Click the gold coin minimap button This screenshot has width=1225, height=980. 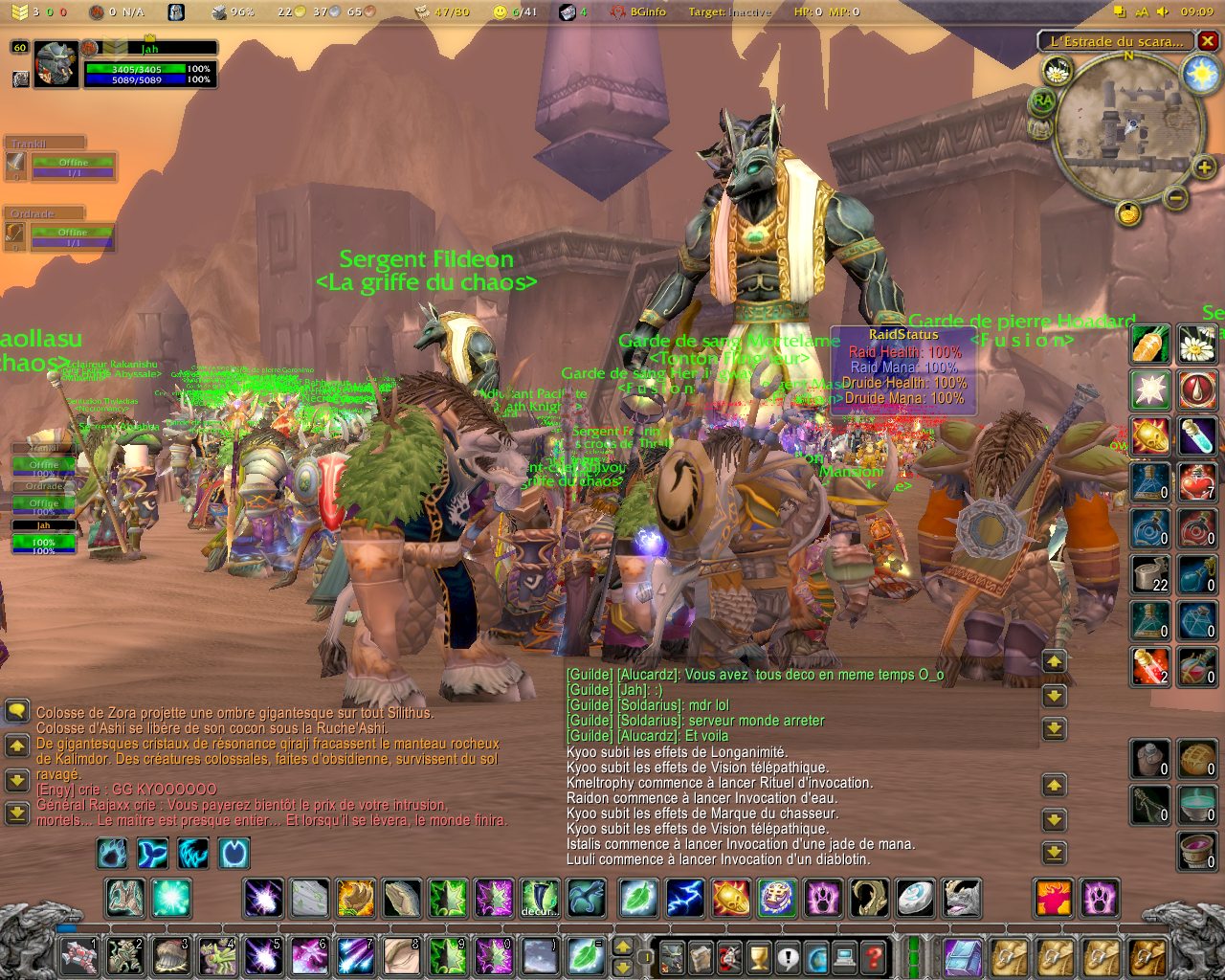point(1129,212)
